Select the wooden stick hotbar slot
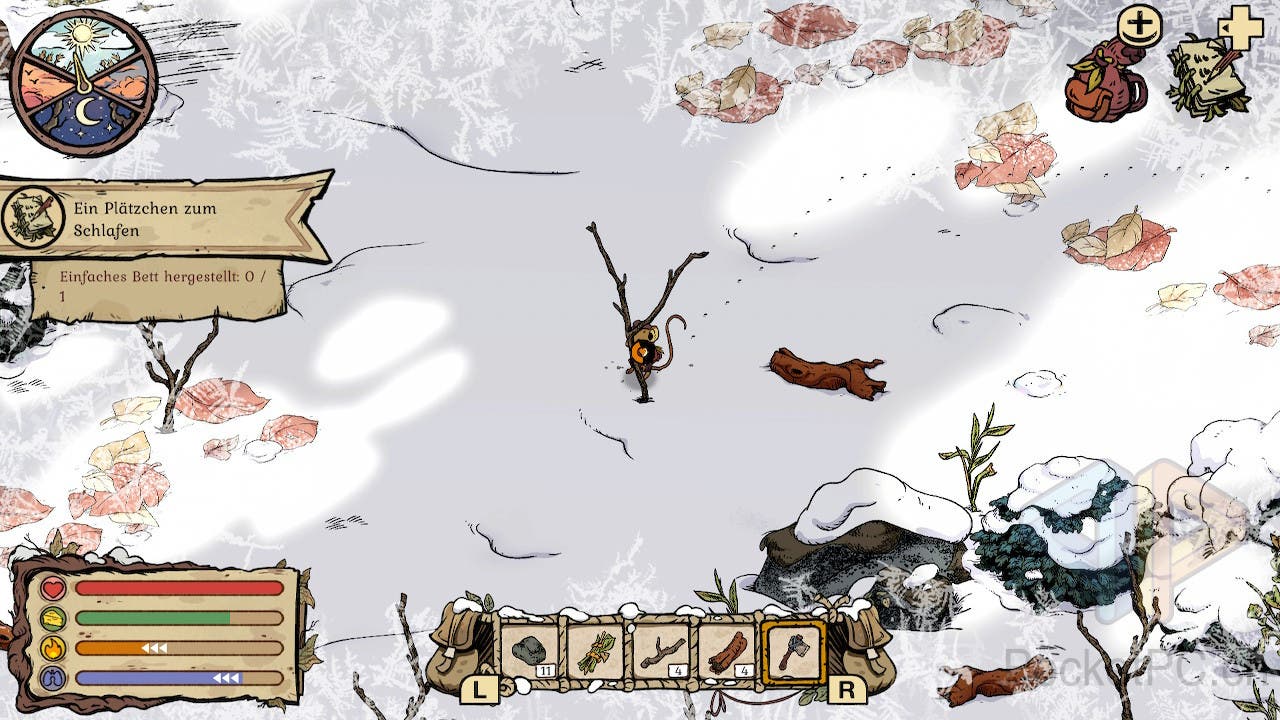The height and width of the screenshot is (720, 1280). point(661,651)
